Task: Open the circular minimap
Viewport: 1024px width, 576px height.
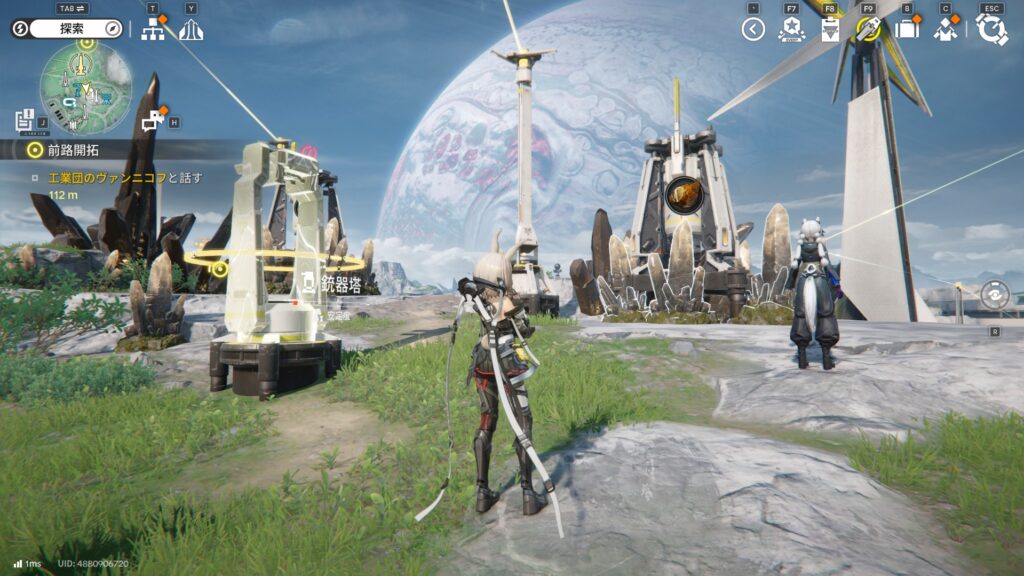Action: click(x=85, y=88)
